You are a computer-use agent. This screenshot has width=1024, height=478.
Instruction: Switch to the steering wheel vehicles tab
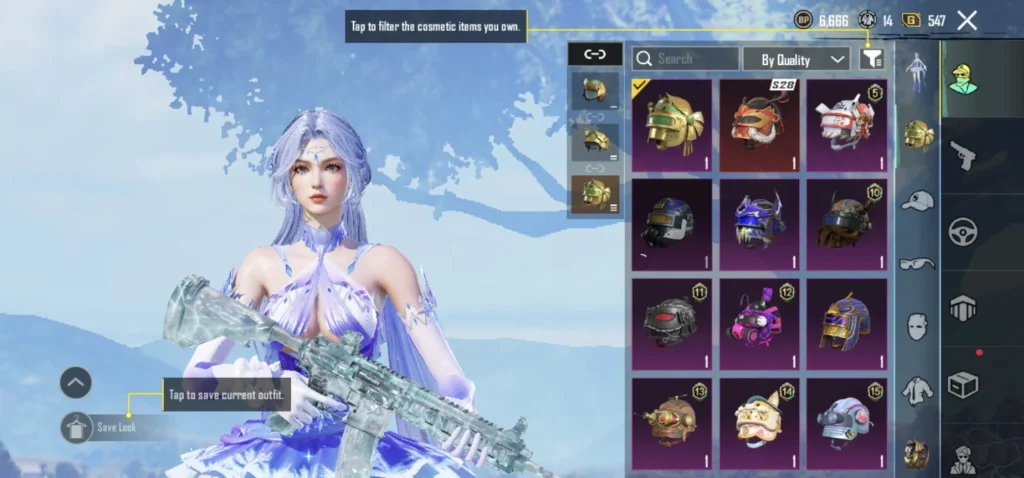[x=962, y=232]
